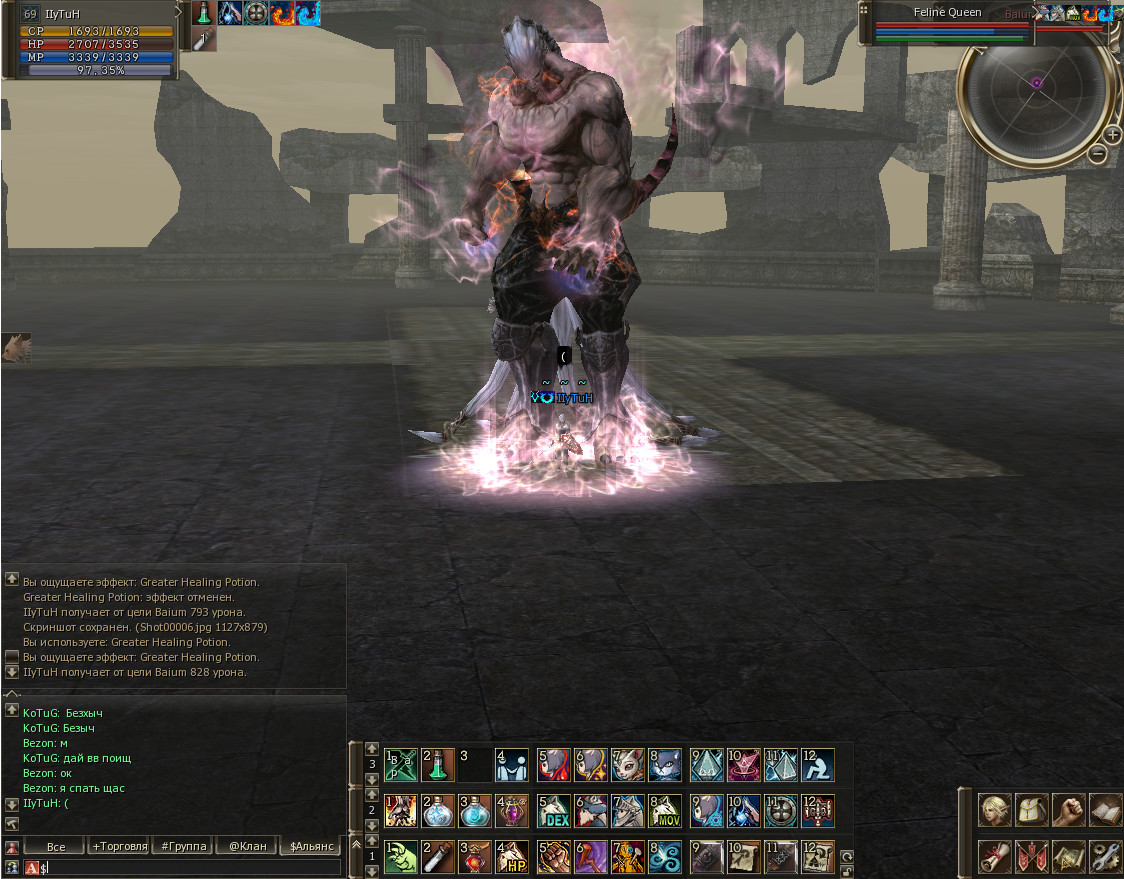
Task: Activate the green claw hand skill
Action: [400, 857]
